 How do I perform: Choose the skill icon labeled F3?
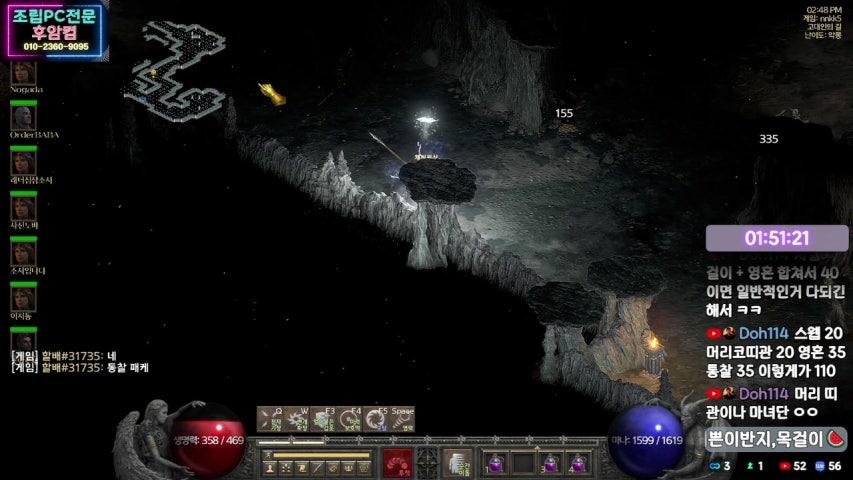[322, 418]
